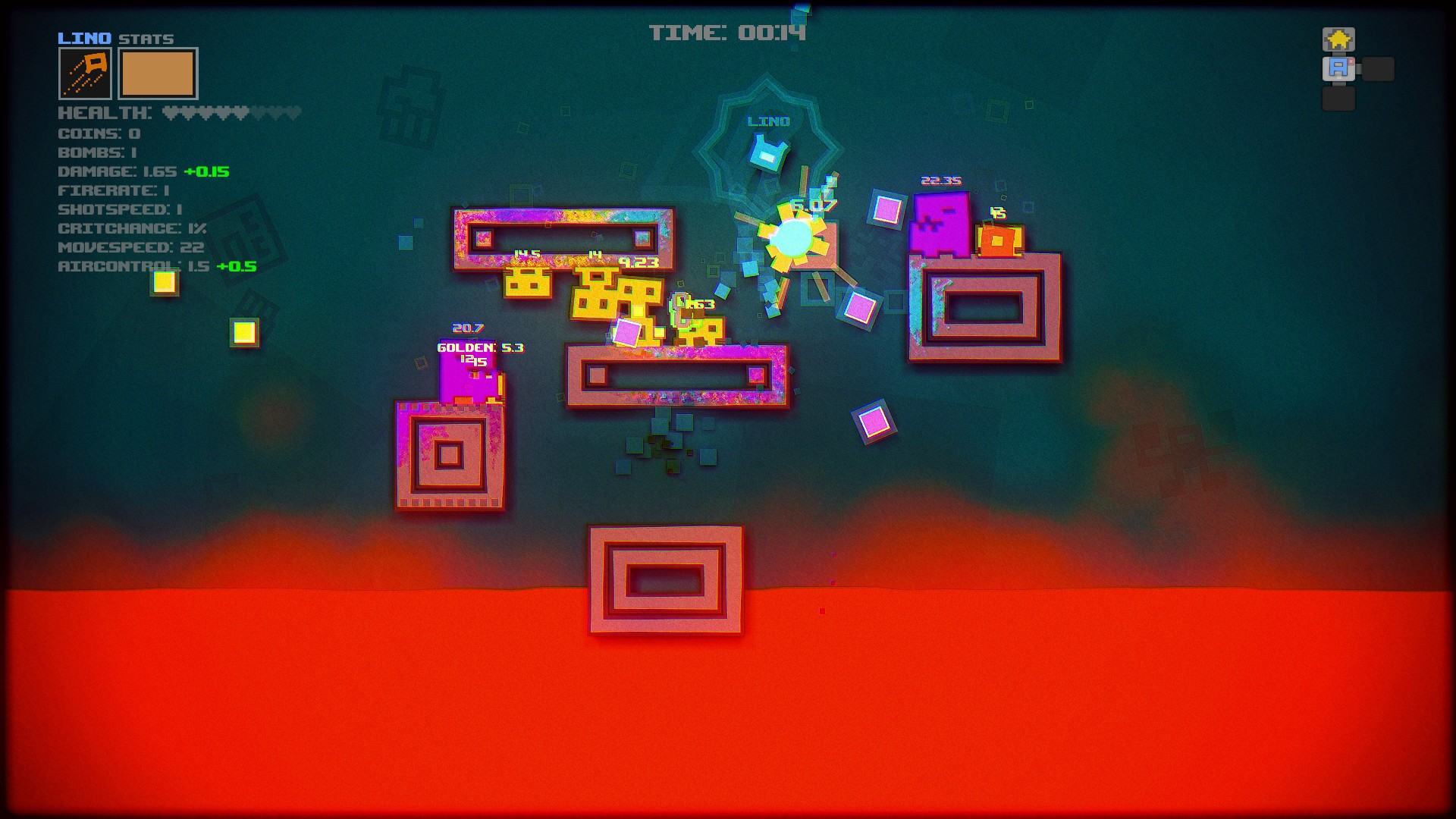1456x819 pixels.
Task: Click the green +0.5 AIRCONTROL bonus text
Action: [x=238, y=266]
